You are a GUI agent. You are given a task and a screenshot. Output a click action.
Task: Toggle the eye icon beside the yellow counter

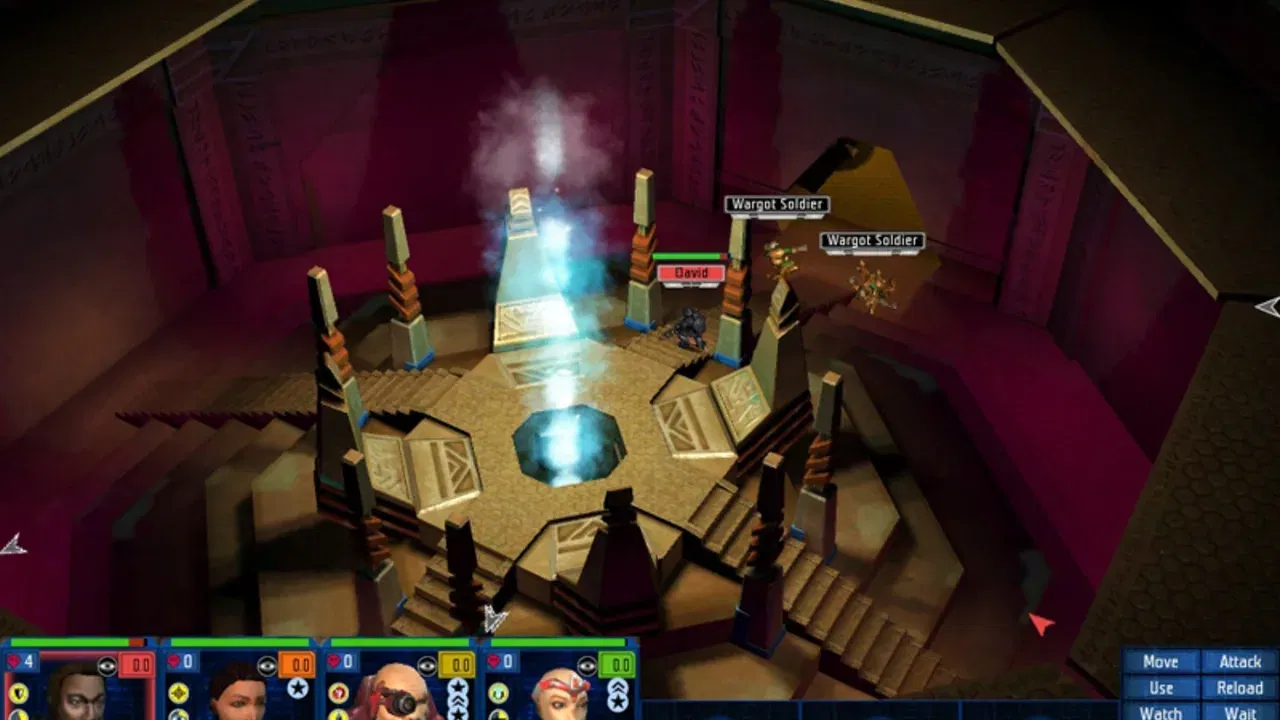pos(427,665)
